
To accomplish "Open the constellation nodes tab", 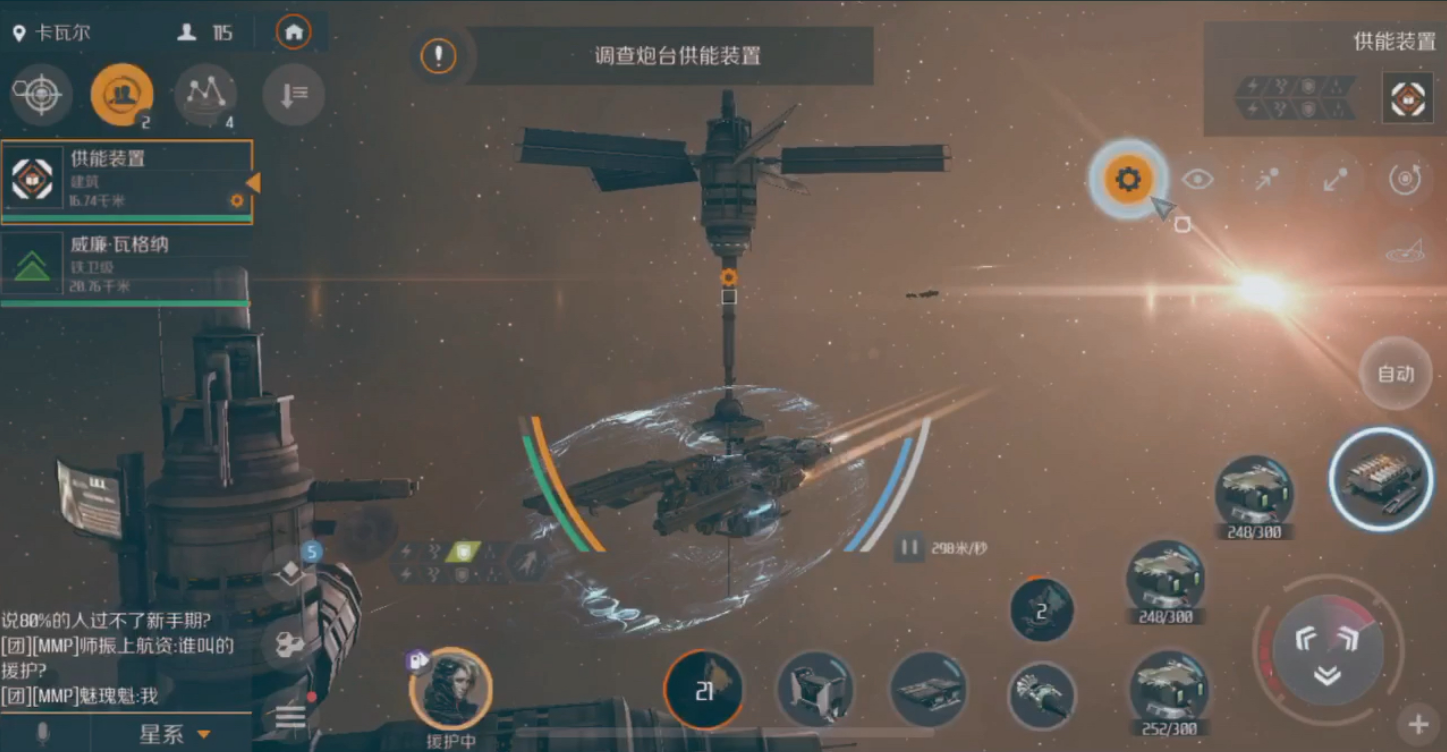I will pos(205,95).
